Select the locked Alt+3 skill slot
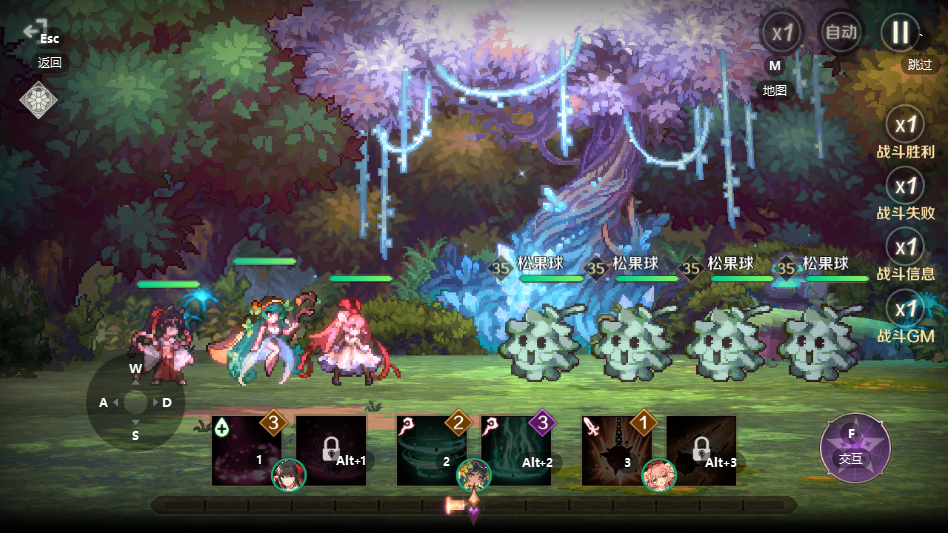Image resolution: width=948 pixels, height=533 pixels. click(x=701, y=451)
